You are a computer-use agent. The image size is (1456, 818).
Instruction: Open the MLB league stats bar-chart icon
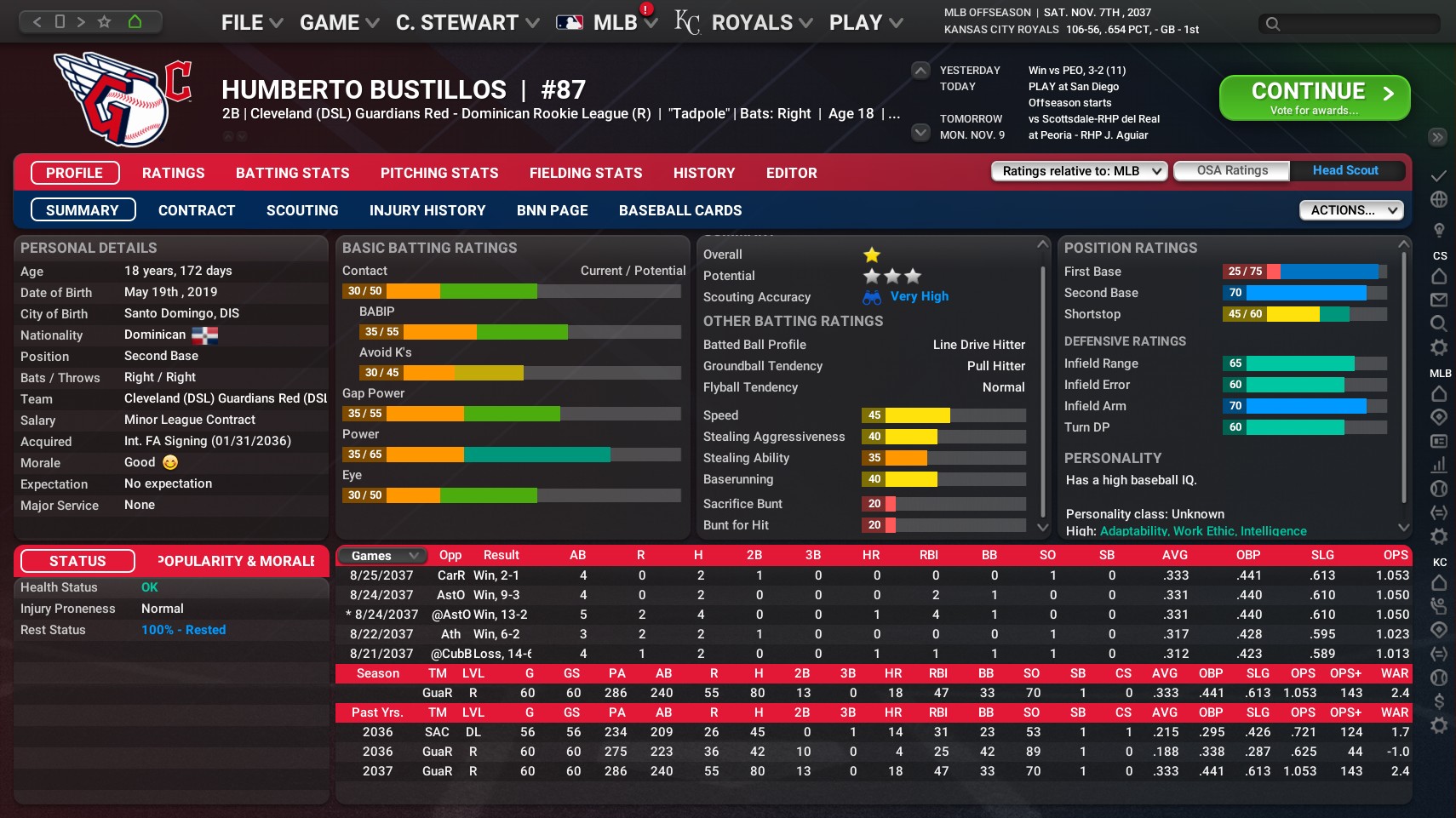tap(1437, 466)
